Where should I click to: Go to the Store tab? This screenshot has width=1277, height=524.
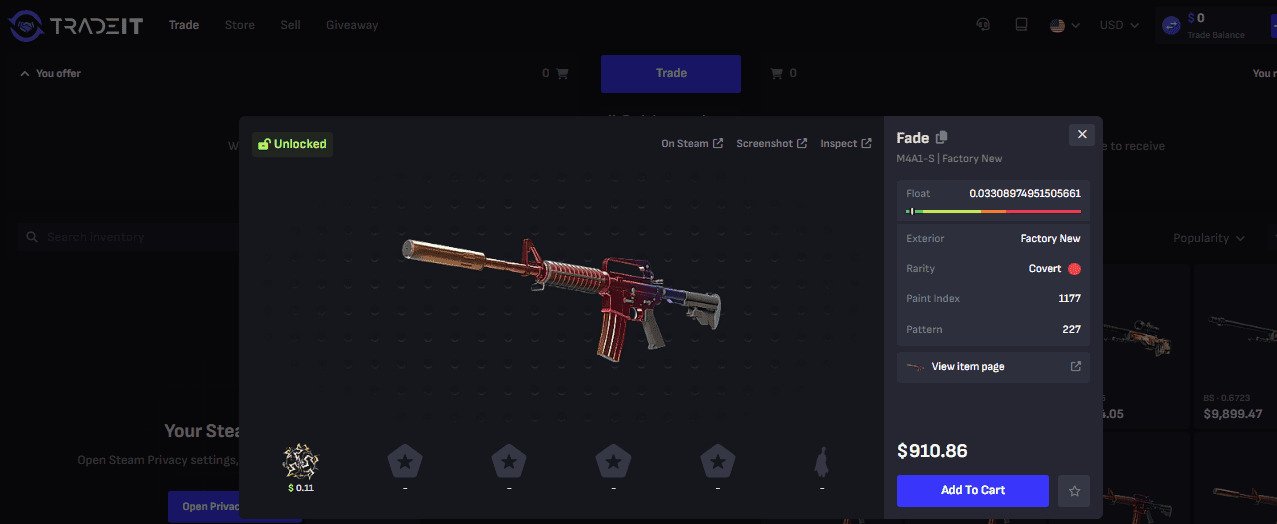[240, 25]
